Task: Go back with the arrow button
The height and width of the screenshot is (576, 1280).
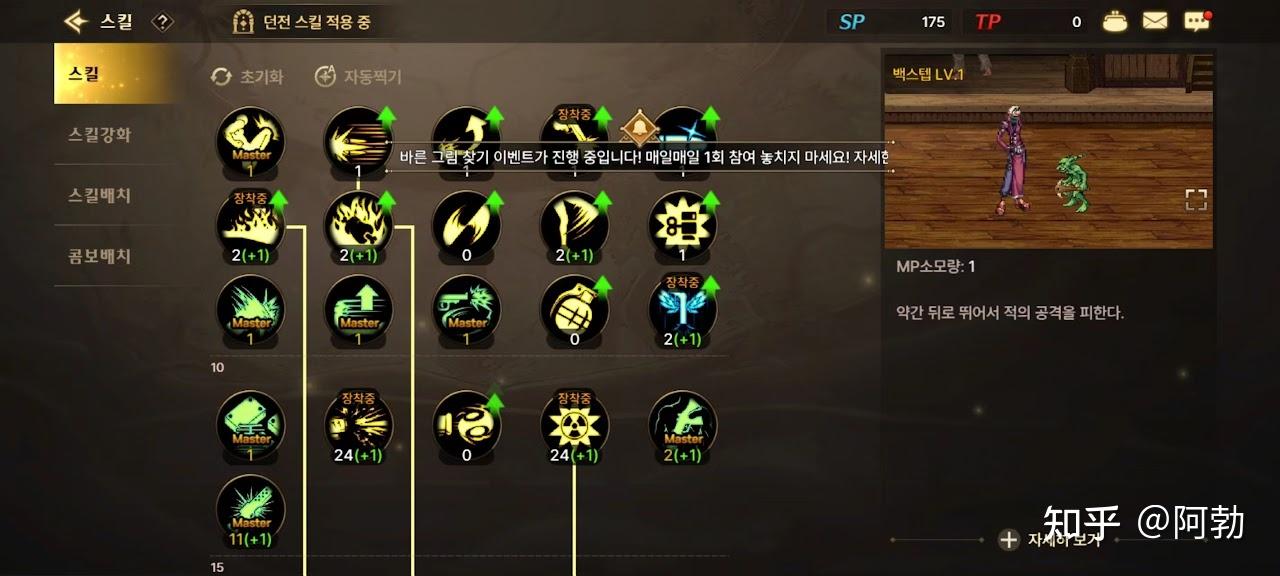Action: click(75, 21)
